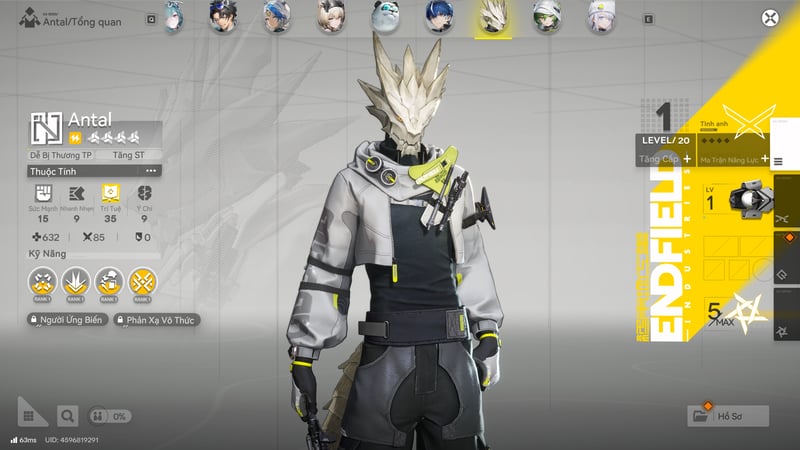The width and height of the screenshot is (800, 450).
Task: Choose the green-haired character portrait
Action: [545, 17]
